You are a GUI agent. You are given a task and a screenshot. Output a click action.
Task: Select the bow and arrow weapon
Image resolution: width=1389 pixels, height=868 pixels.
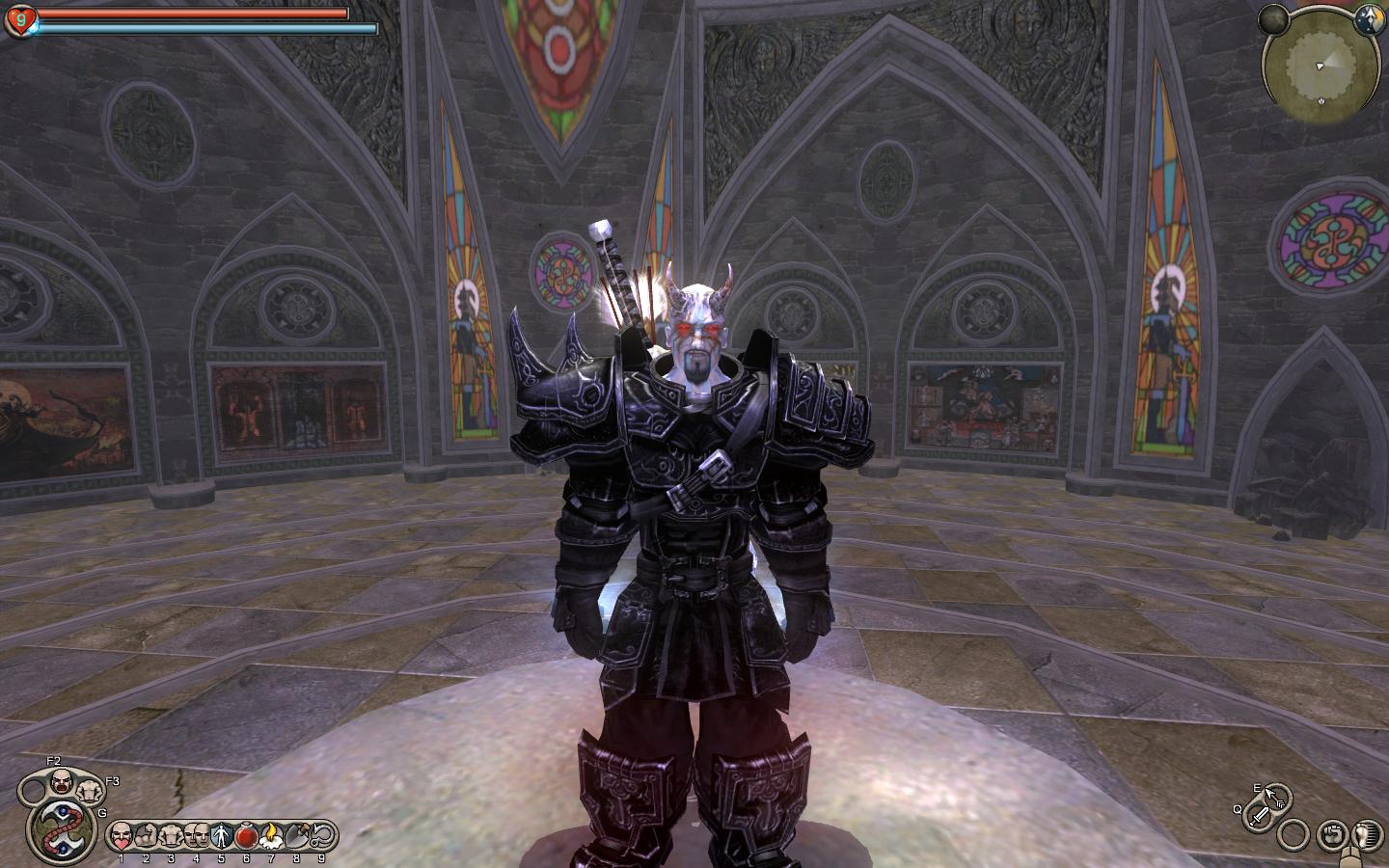[x=1273, y=797]
